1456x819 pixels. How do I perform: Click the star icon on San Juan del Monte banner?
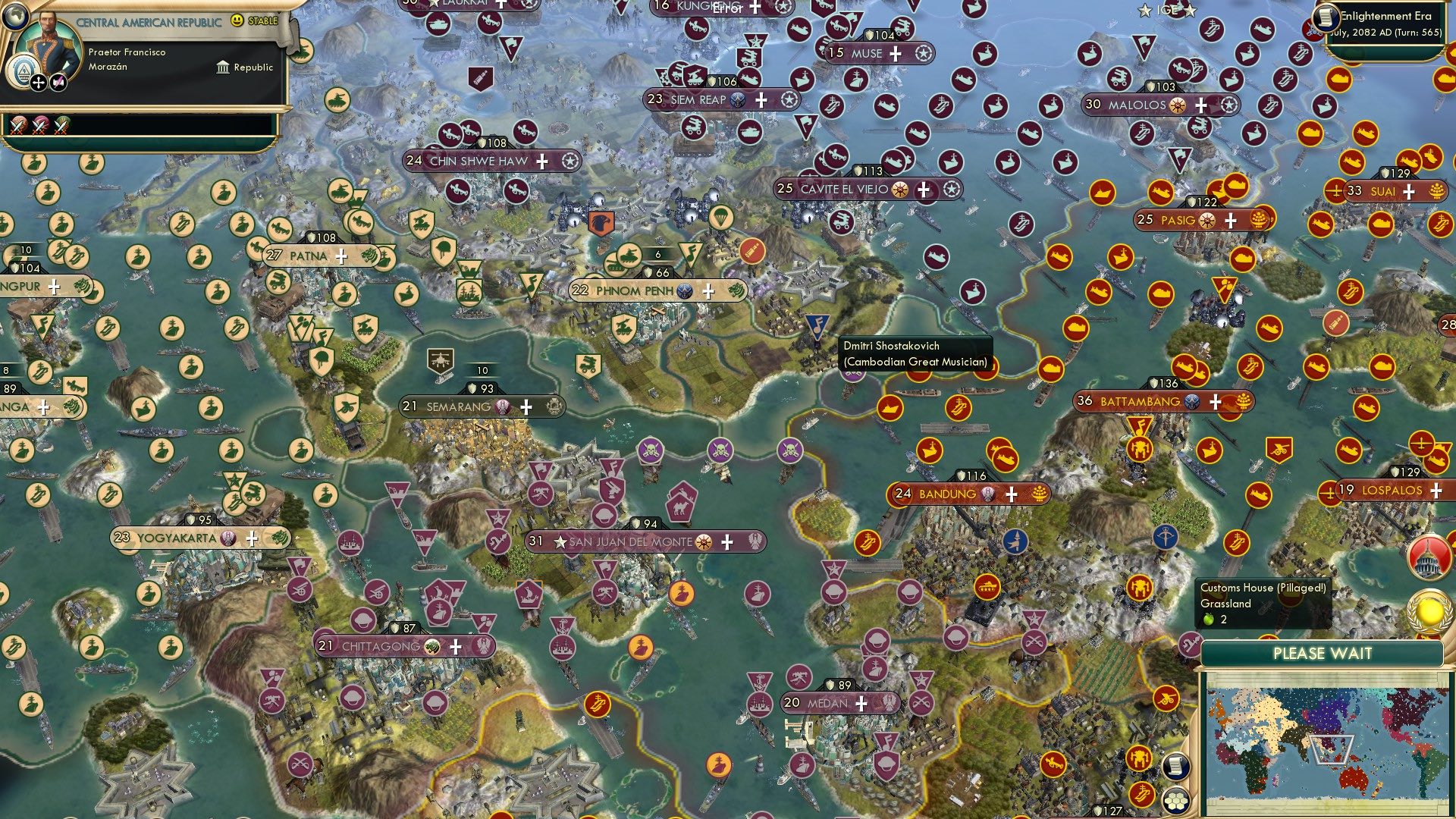tap(561, 541)
